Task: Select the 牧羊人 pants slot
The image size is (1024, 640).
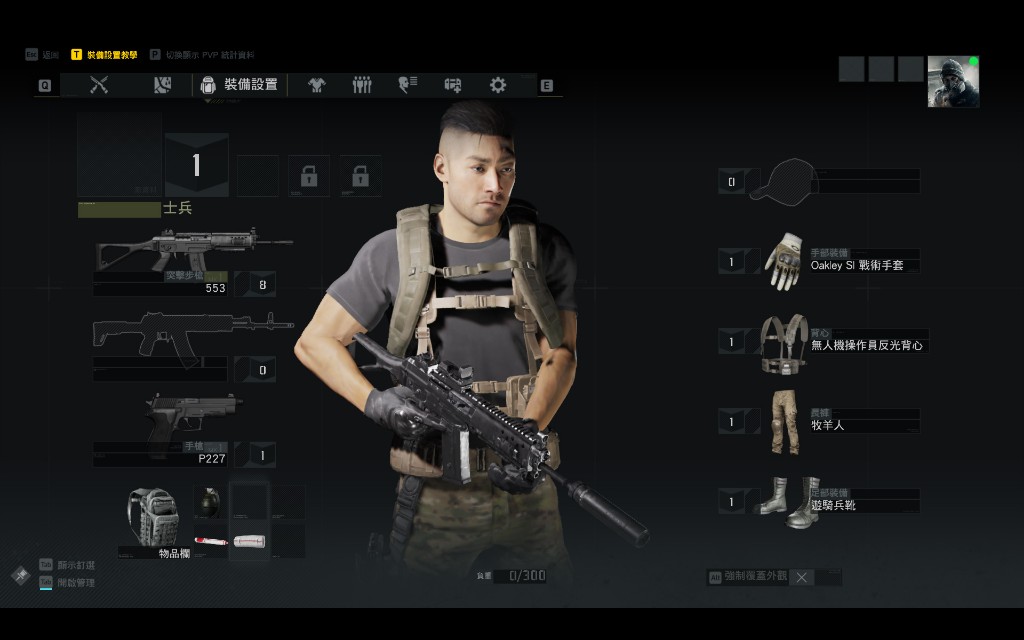Action: point(783,421)
